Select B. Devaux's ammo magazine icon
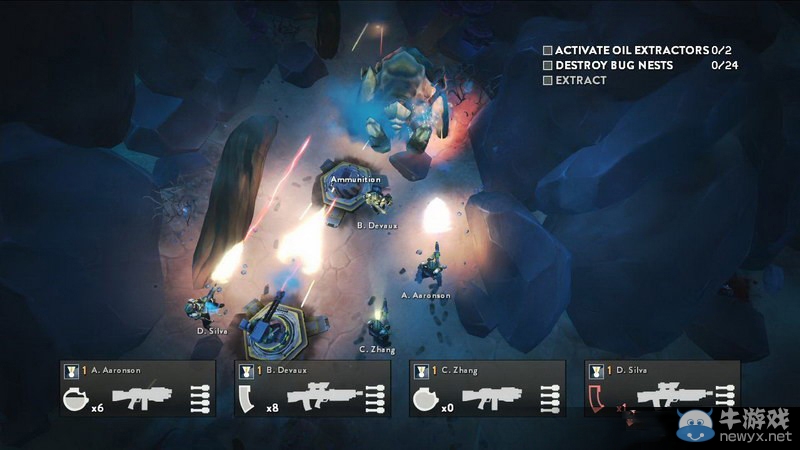 [x=249, y=398]
